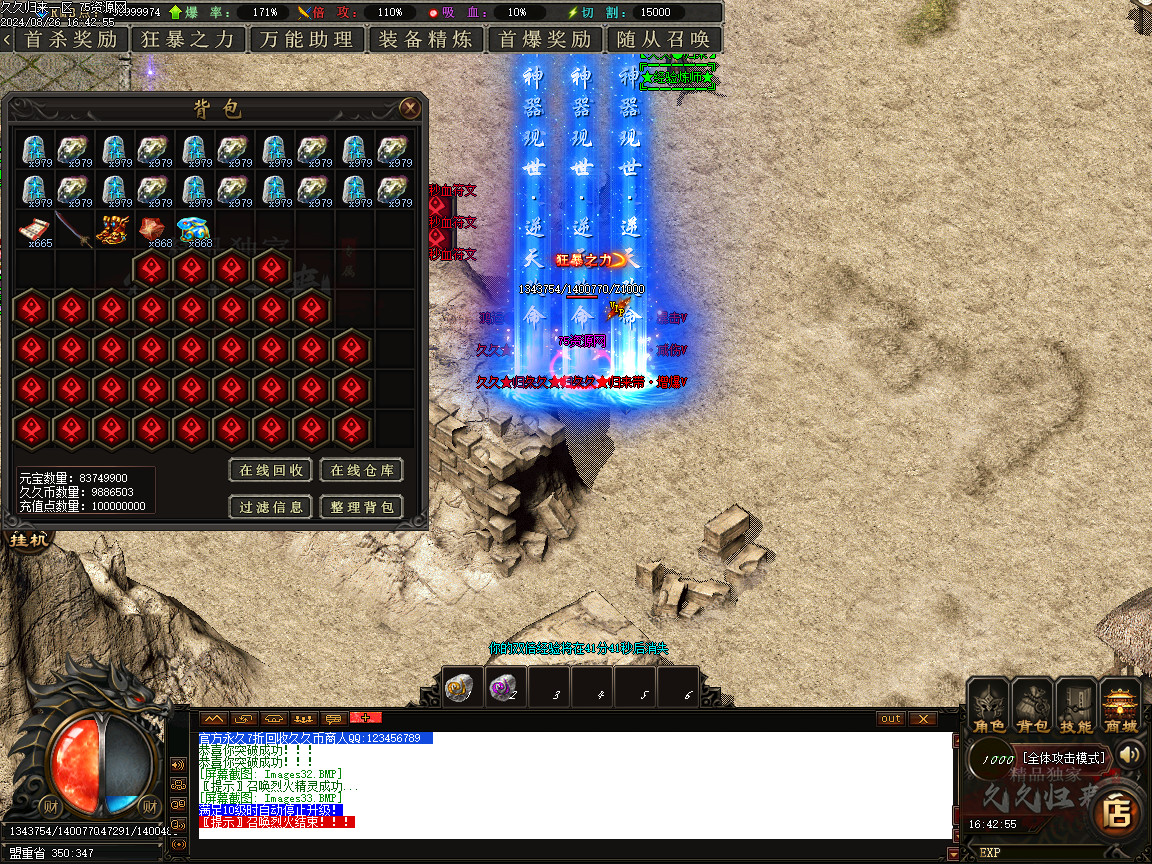Viewport: 1152px width, 864px height.
Task: Select the 狂暴之力 top menu entry
Action: pyautogui.click(x=187, y=40)
